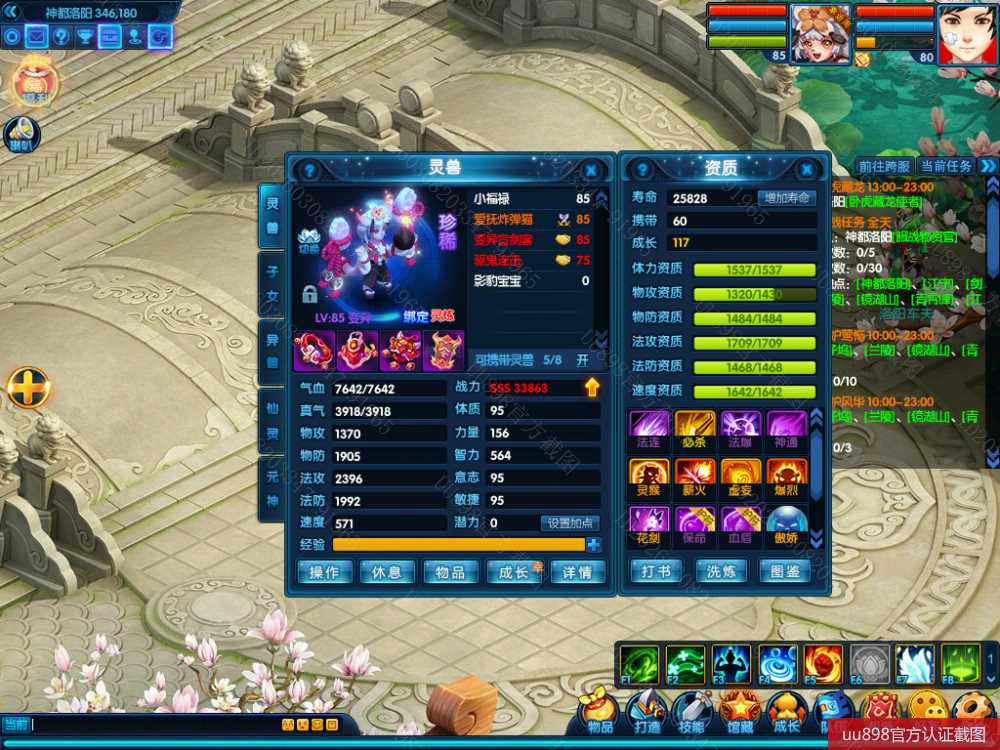The image size is (1000, 750).
Task: Activate the F5 fire fist skill
Action: [x=822, y=664]
